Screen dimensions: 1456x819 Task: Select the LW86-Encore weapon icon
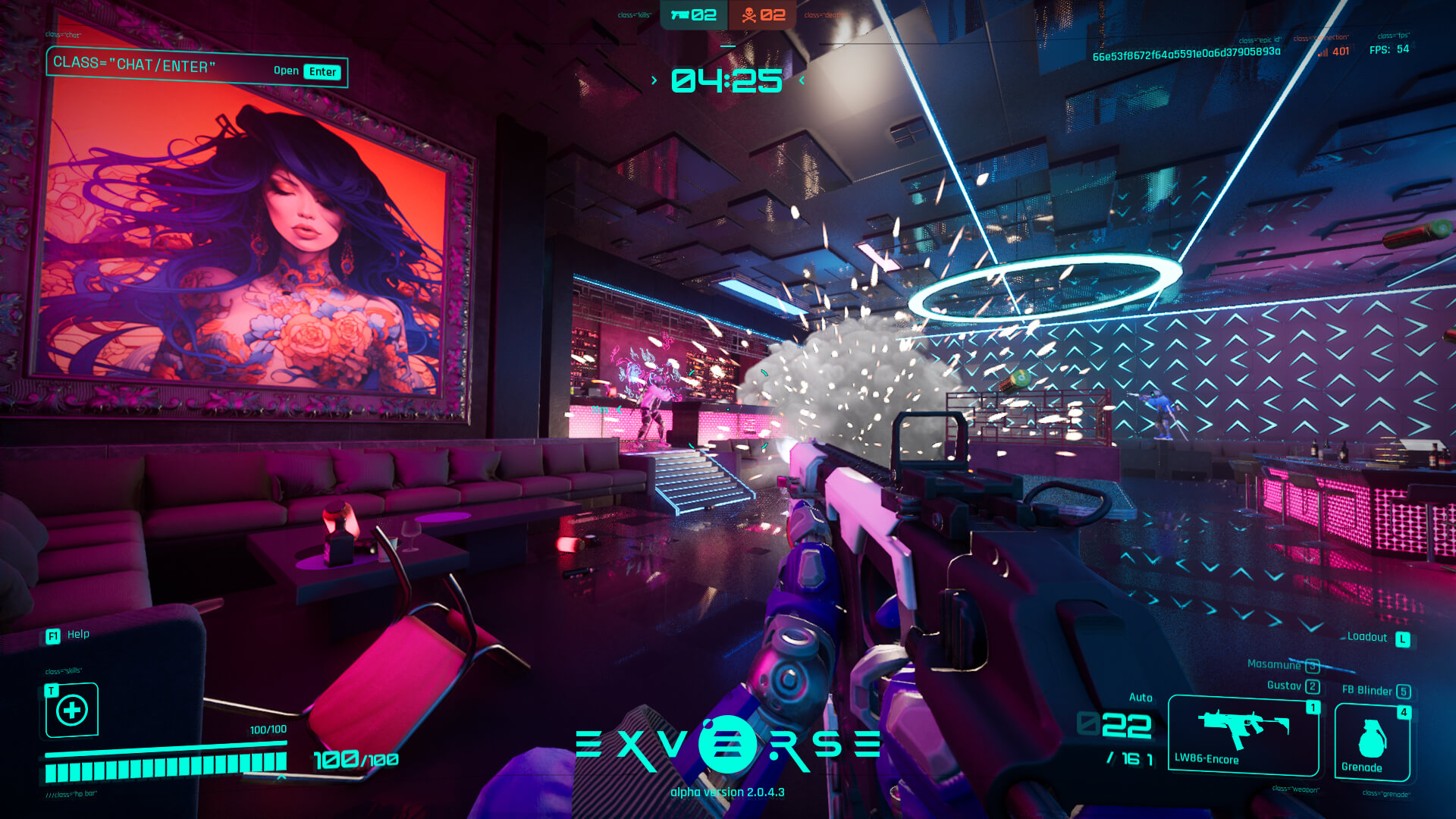tap(1244, 726)
